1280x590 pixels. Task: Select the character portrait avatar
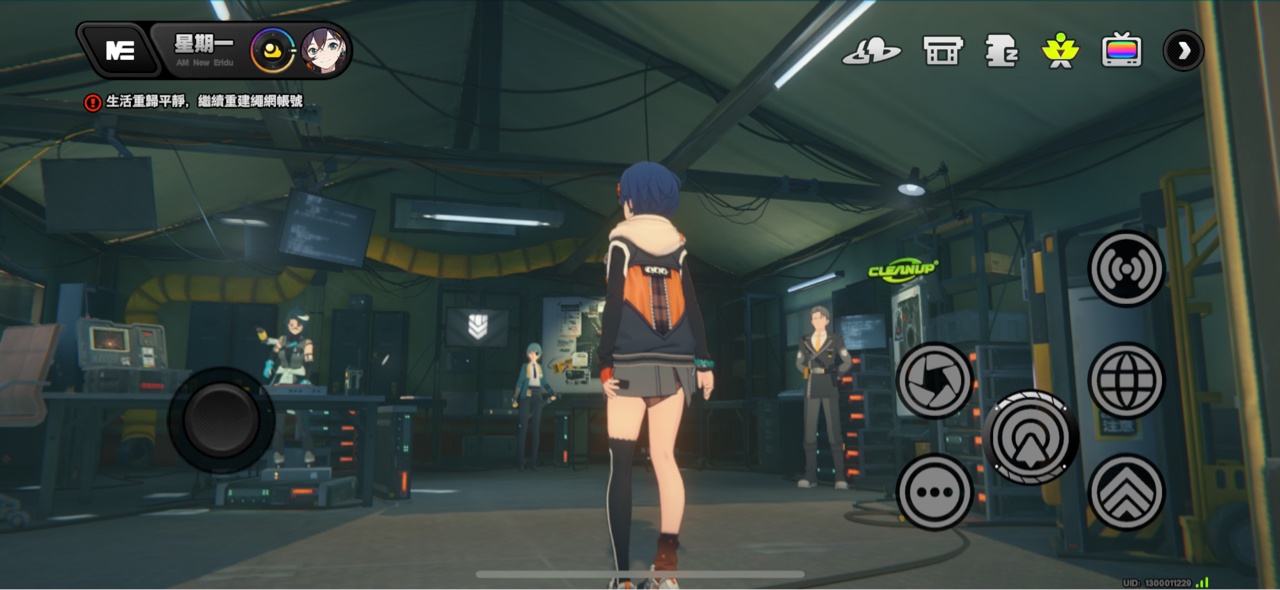(324, 51)
